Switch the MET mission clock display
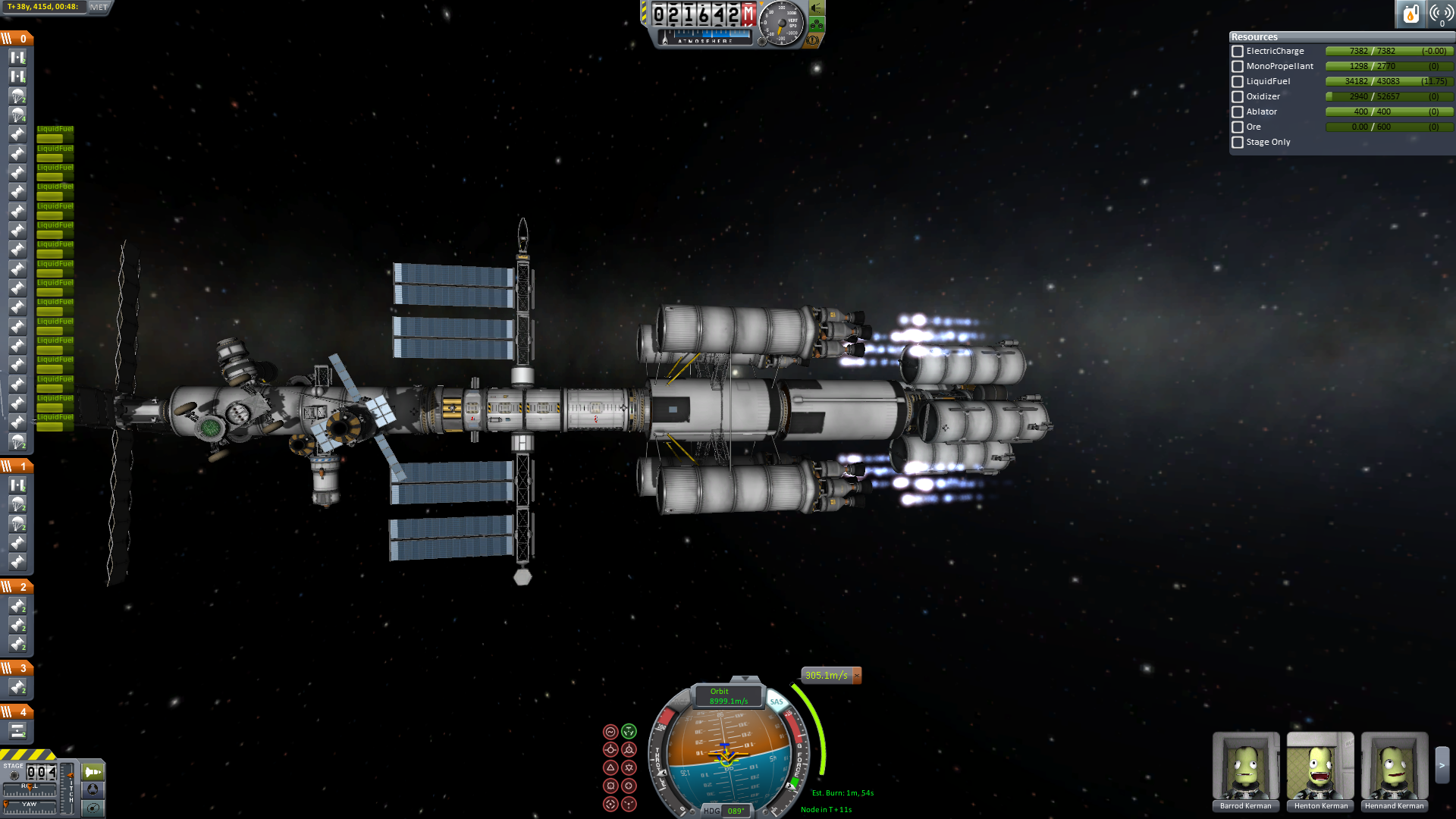The image size is (1456, 819). coord(99,8)
